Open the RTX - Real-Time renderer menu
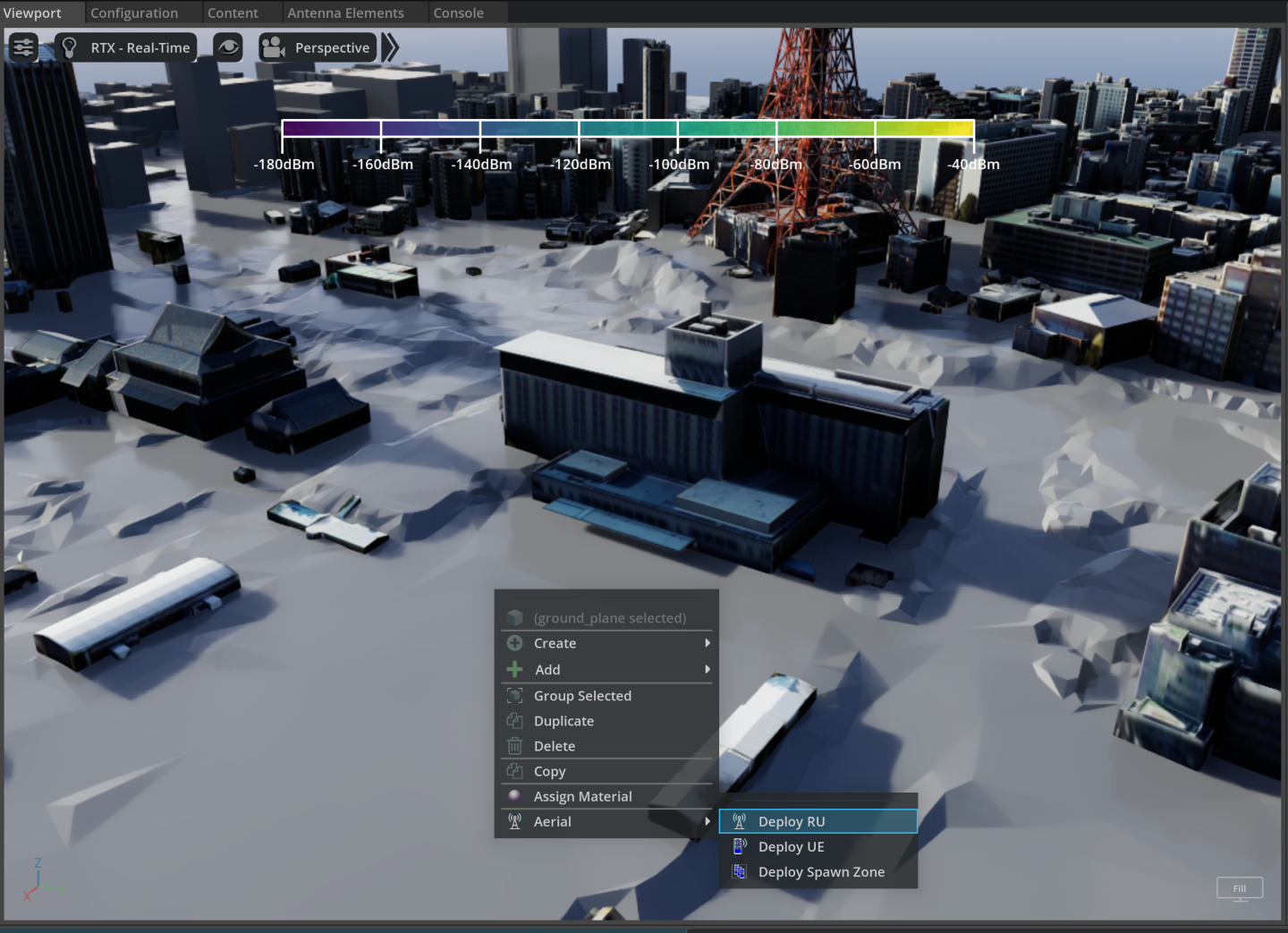The height and width of the screenshot is (933, 1288). coord(127,47)
